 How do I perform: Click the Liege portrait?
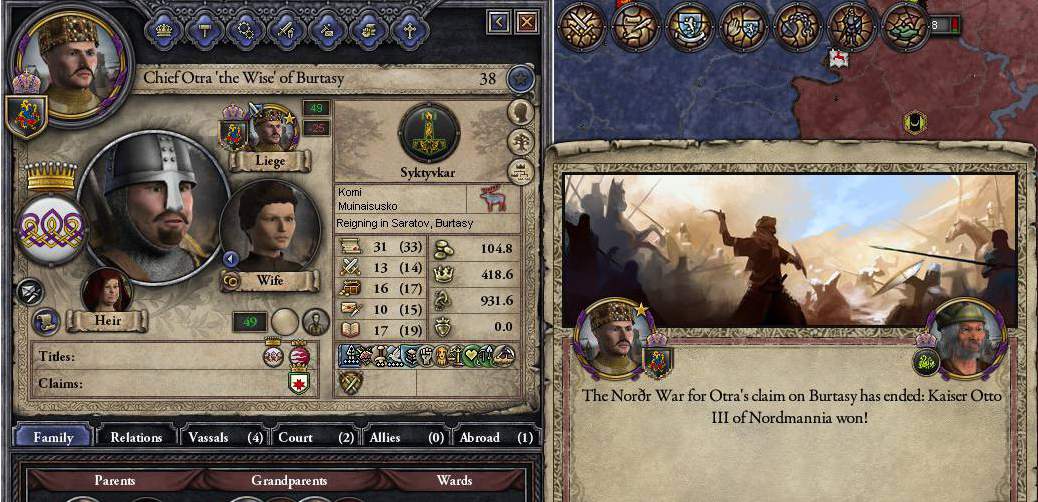click(x=270, y=130)
